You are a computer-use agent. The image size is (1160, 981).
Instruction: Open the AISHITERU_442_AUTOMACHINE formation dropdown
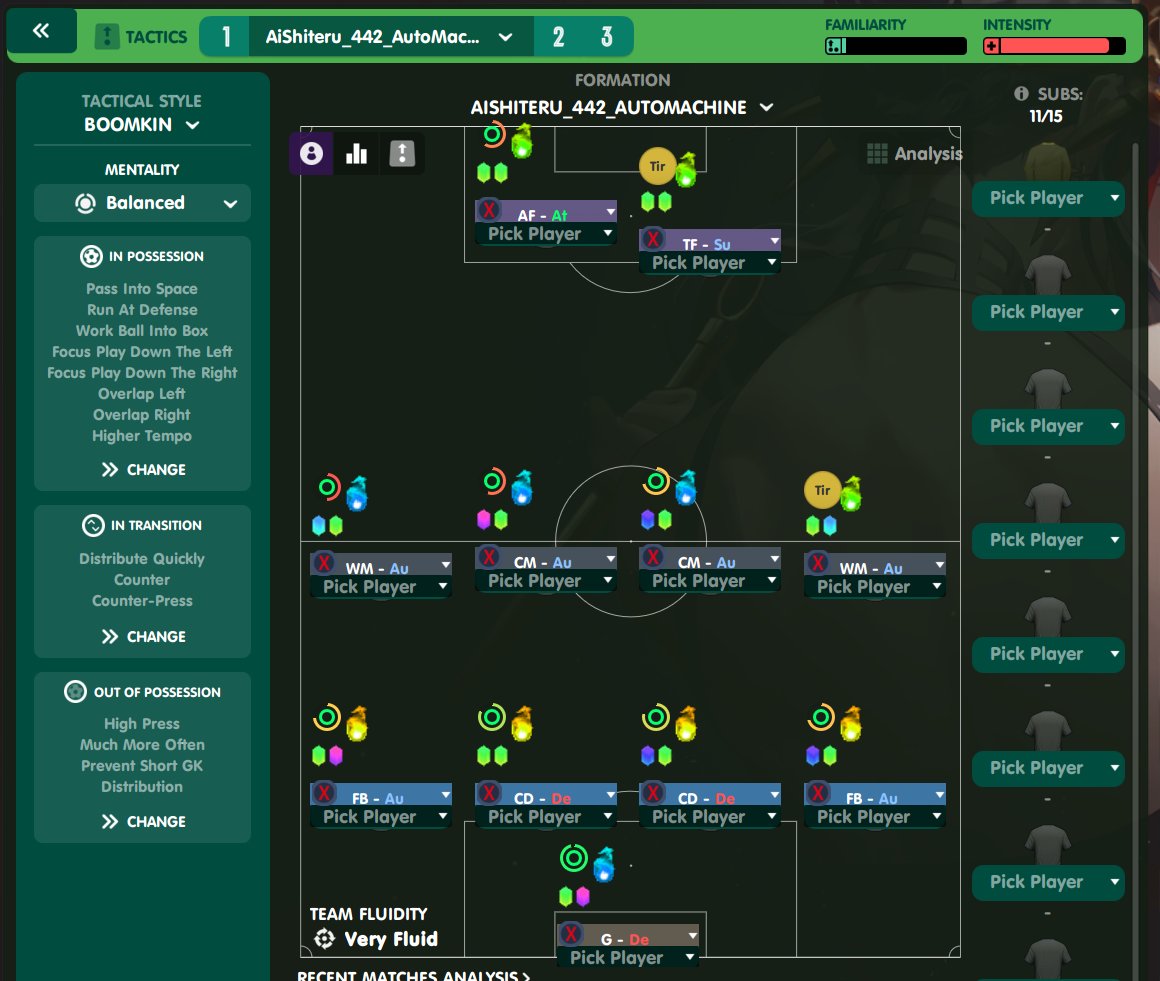click(x=622, y=107)
